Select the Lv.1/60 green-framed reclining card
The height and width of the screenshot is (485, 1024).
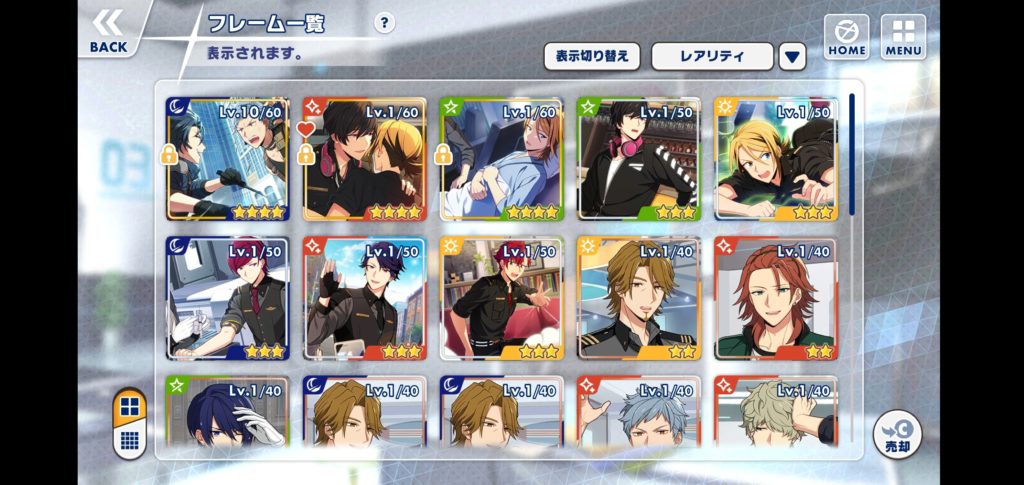[502, 159]
